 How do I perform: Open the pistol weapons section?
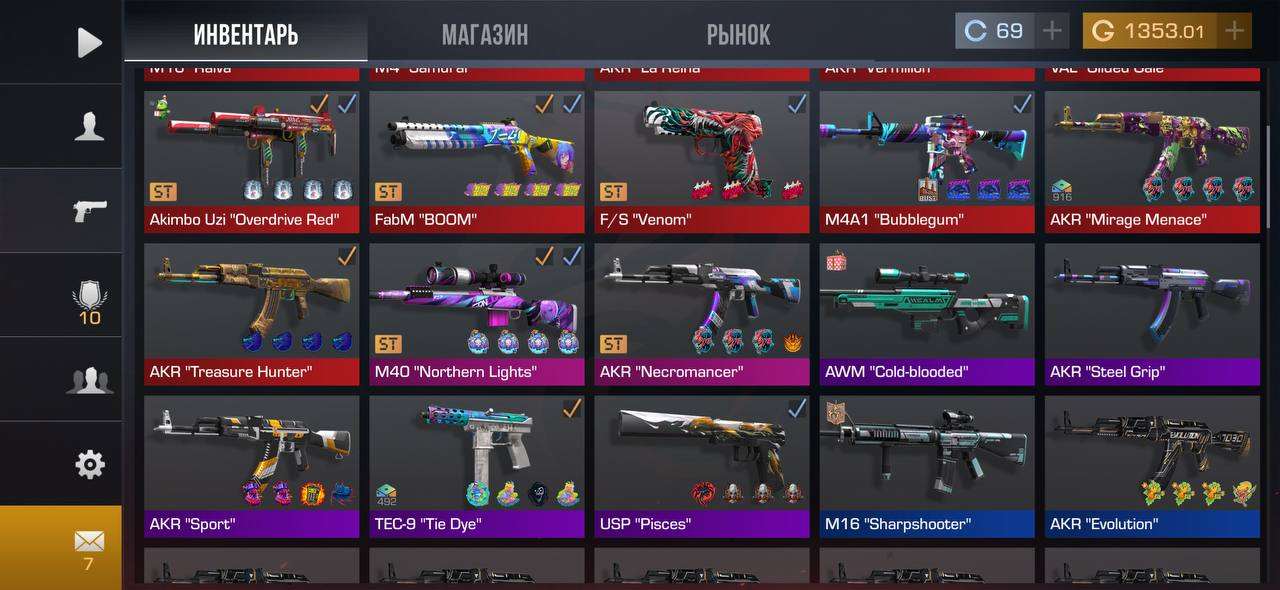(89, 211)
